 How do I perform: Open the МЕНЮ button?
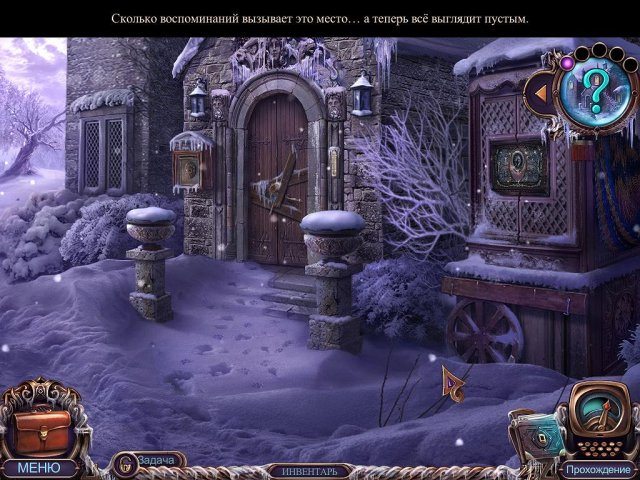[x=39, y=467]
